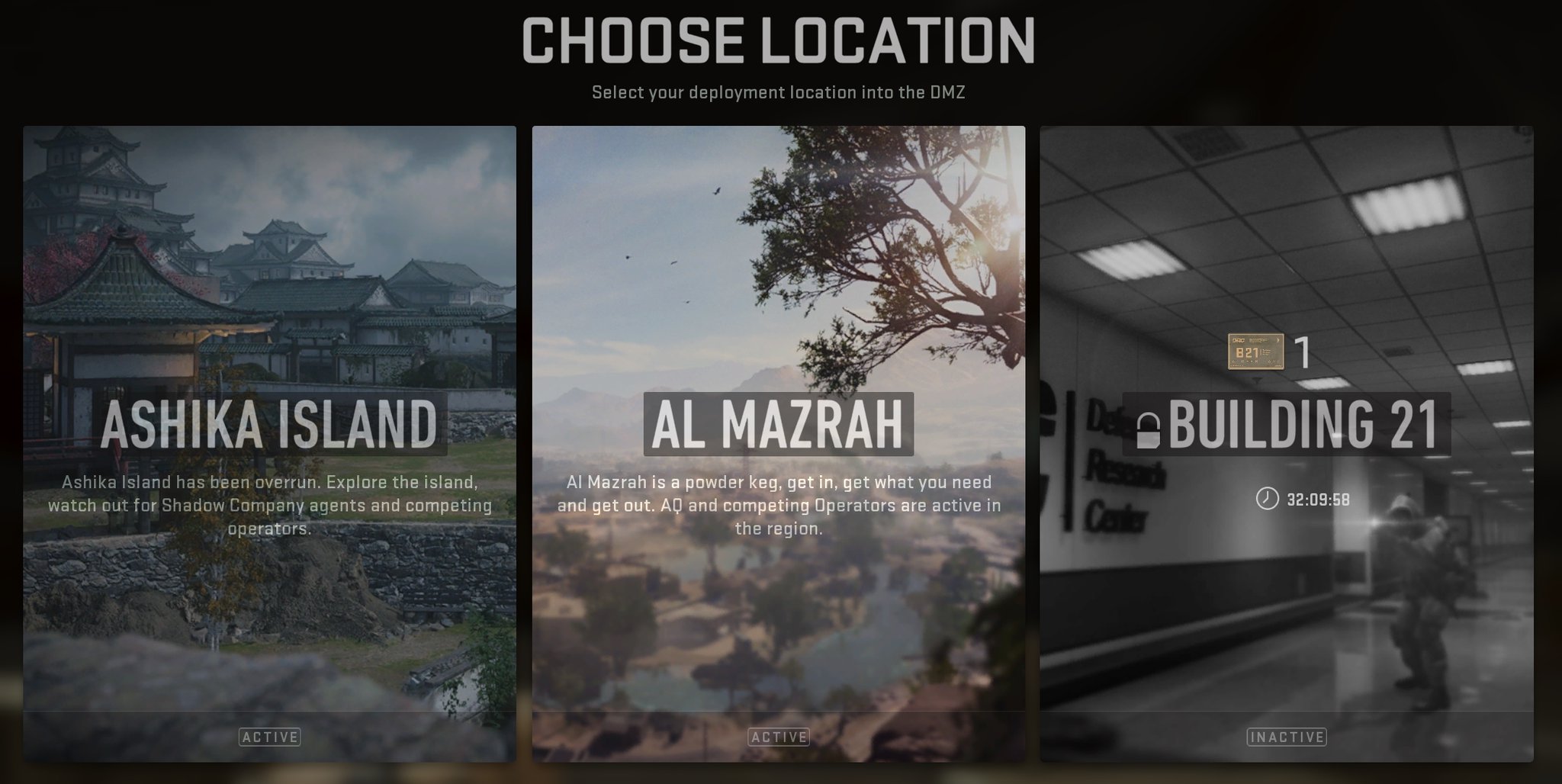Click the ACTIVE badge under Ashika Island
1562x784 pixels.
click(x=271, y=737)
